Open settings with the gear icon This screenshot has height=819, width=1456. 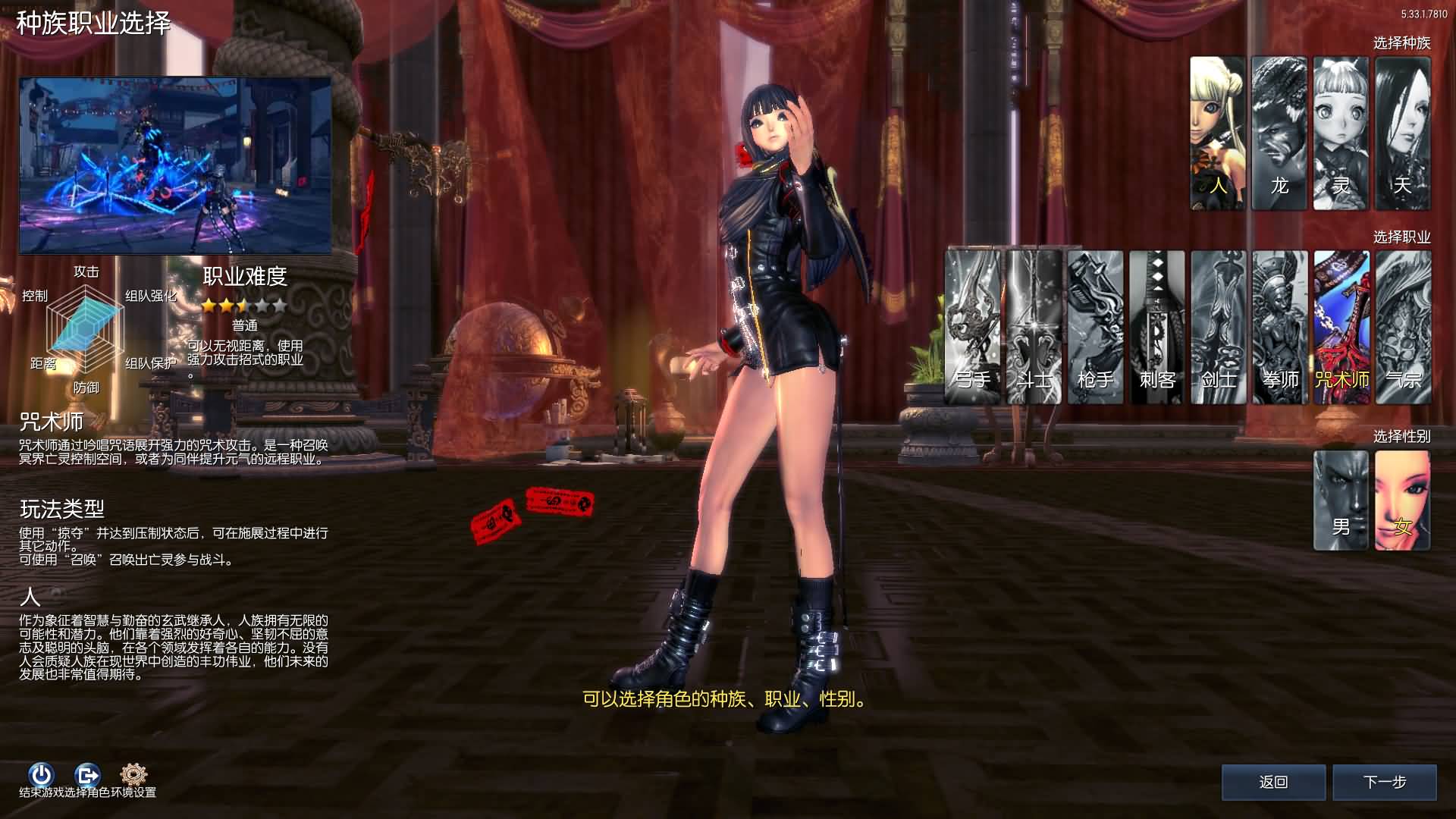133,774
